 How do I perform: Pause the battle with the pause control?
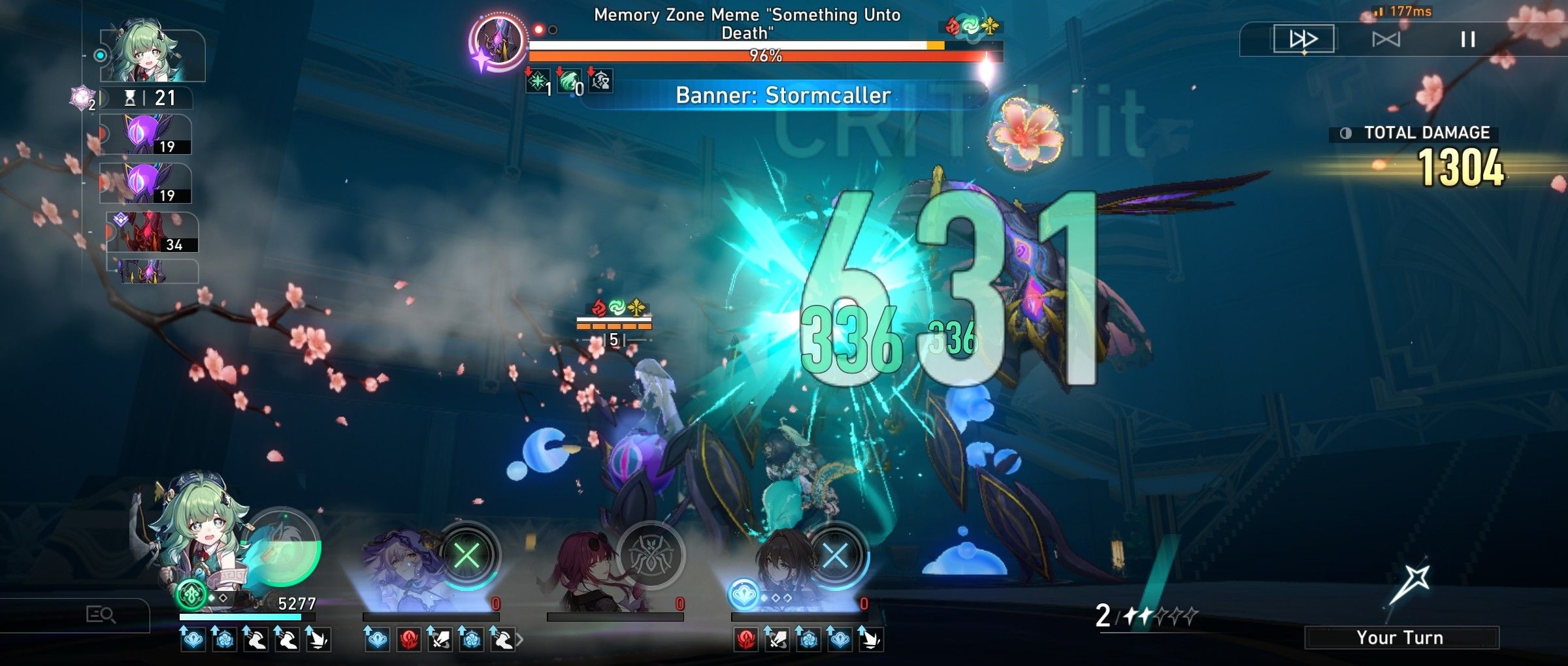pyautogui.click(x=1467, y=39)
